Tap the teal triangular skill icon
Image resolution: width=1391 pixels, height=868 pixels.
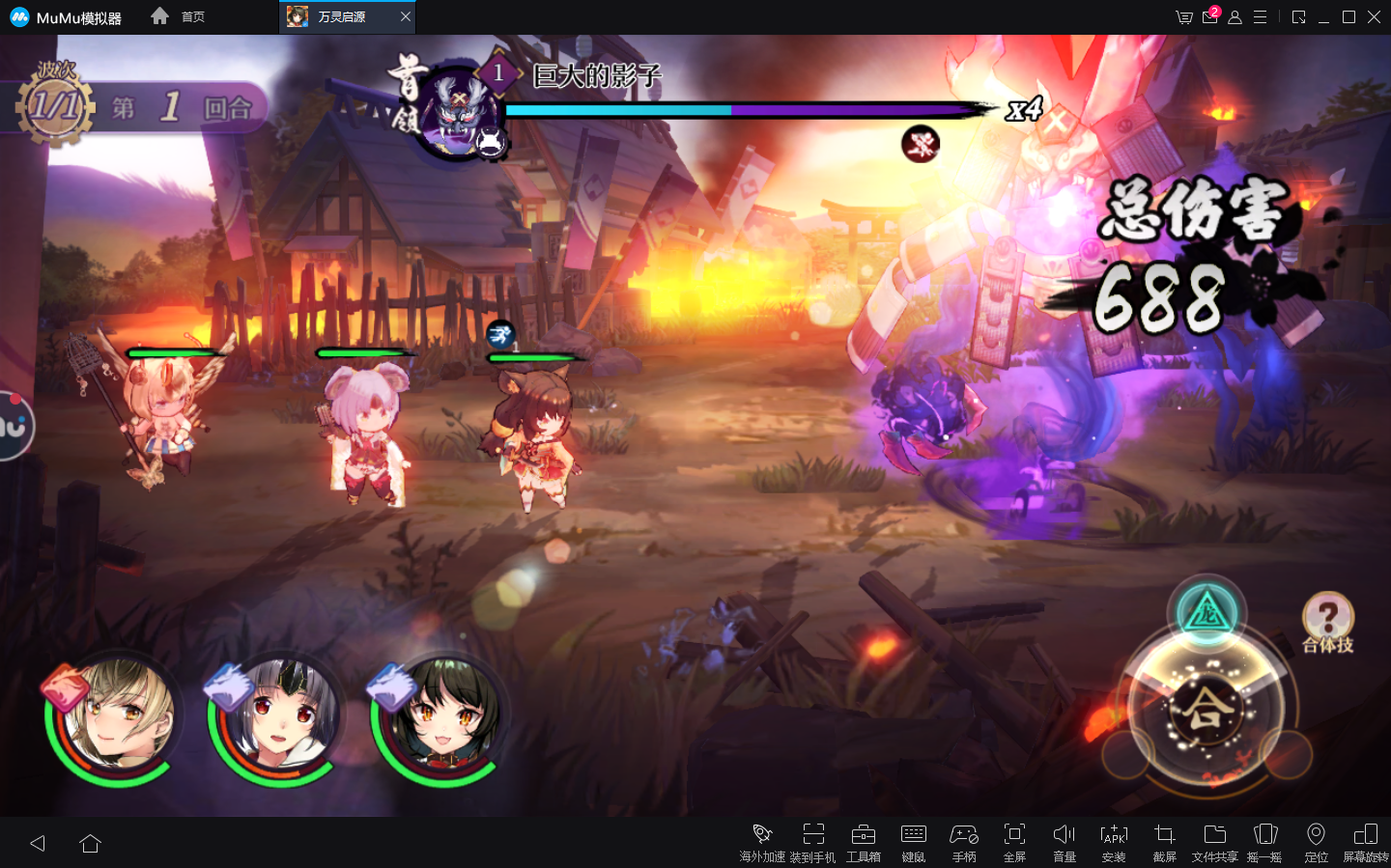[1206, 612]
